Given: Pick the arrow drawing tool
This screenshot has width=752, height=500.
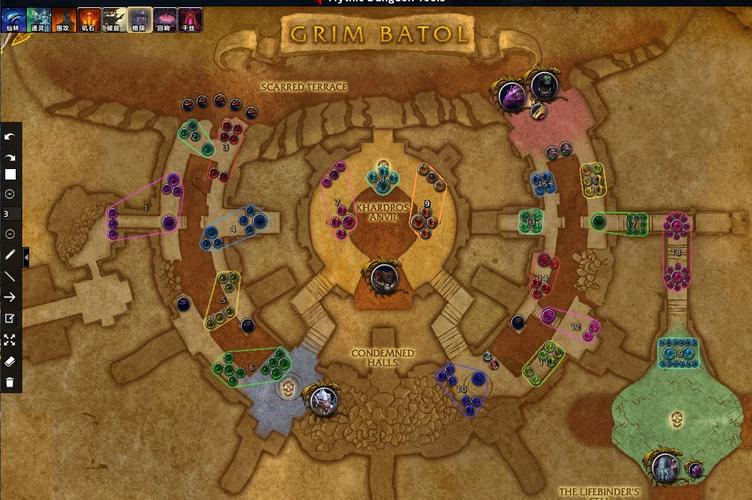Looking at the screenshot, I should coord(10,297).
